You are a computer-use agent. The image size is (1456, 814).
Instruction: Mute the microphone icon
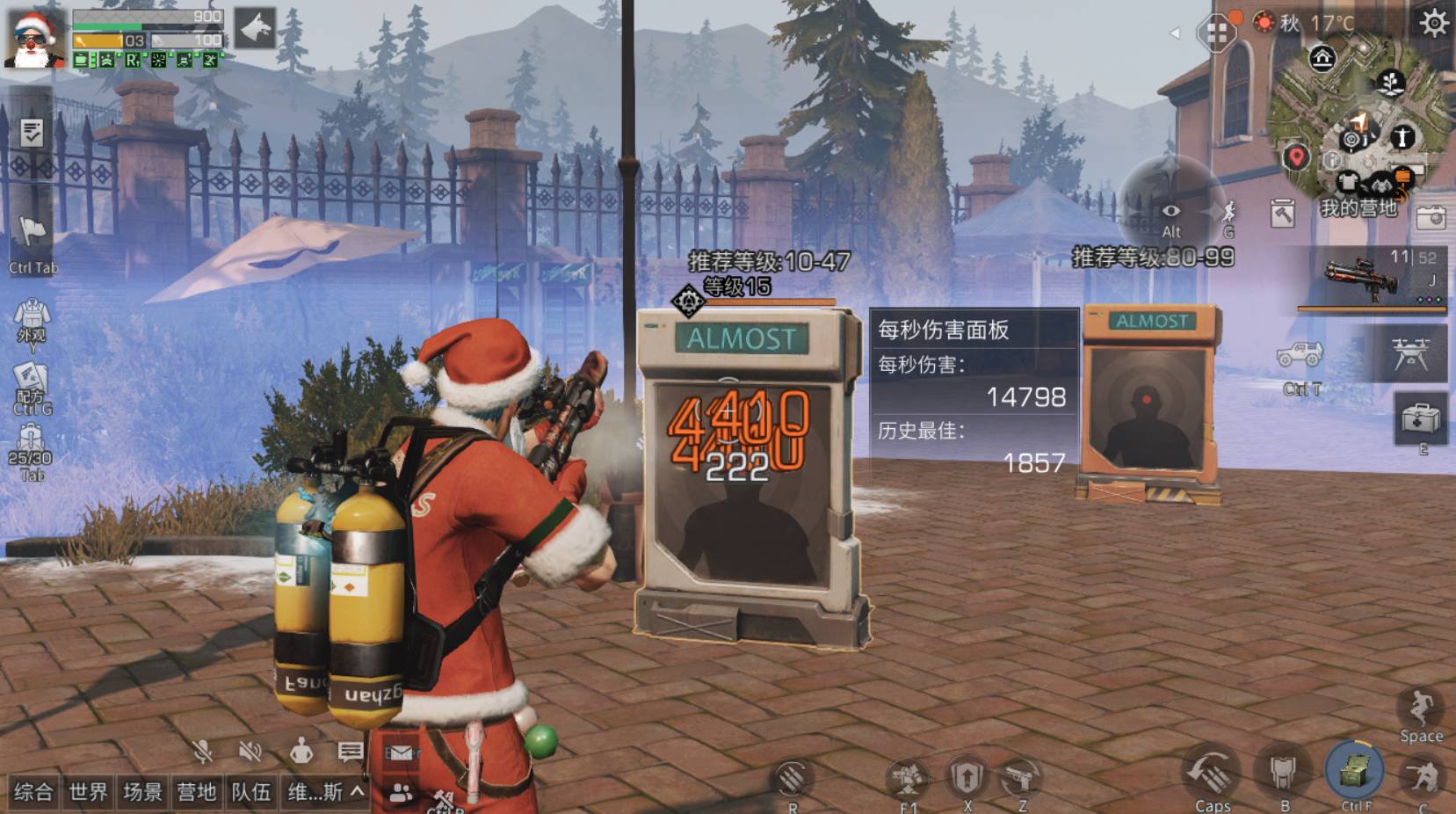(x=203, y=752)
